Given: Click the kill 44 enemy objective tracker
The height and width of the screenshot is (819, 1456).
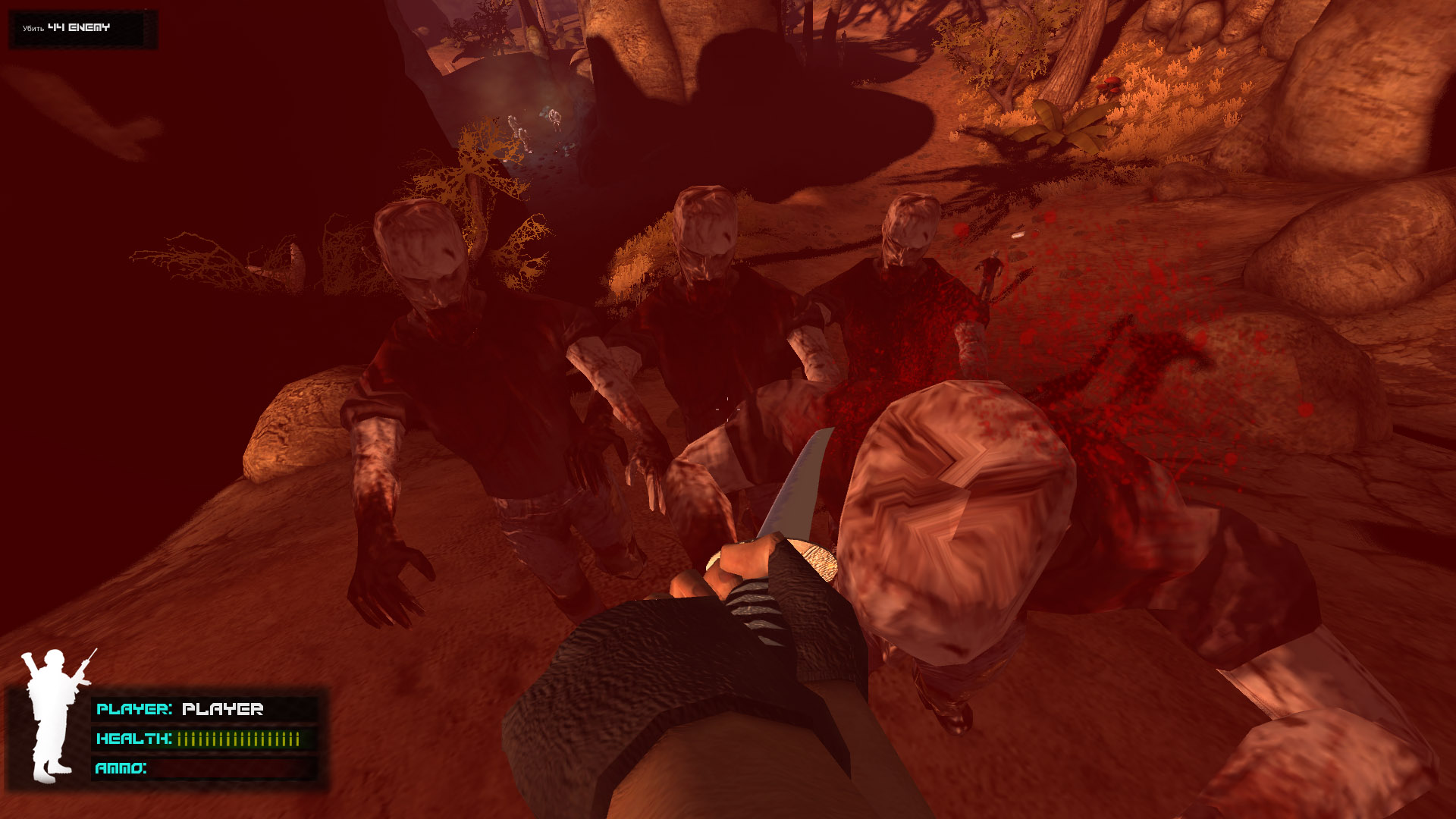Looking at the screenshot, I should 78,28.
